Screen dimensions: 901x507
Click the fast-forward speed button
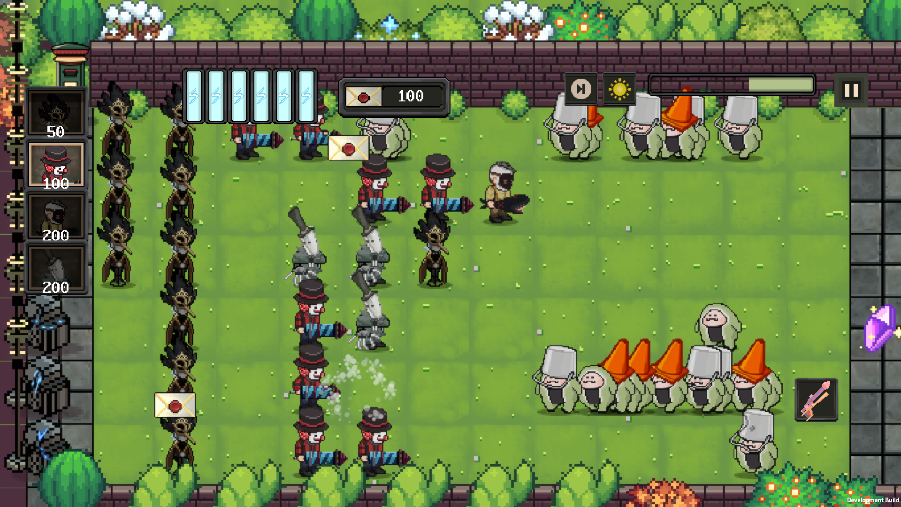(x=580, y=89)
